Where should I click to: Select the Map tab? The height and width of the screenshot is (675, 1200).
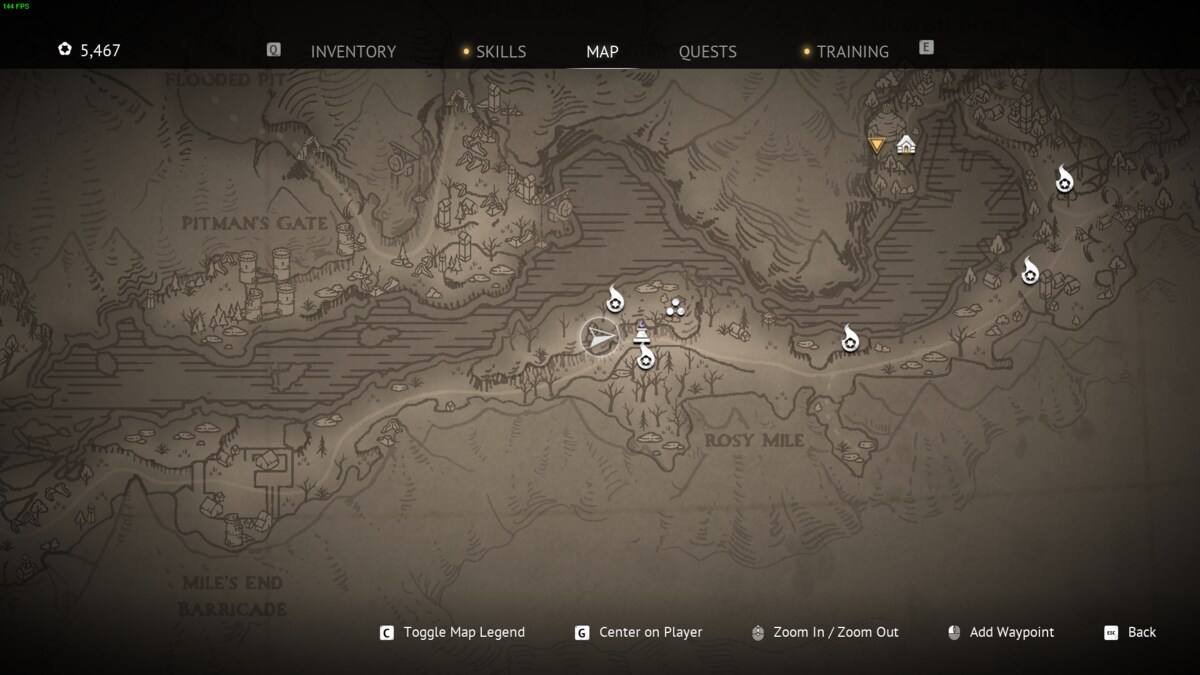click(x=602, y=52)
